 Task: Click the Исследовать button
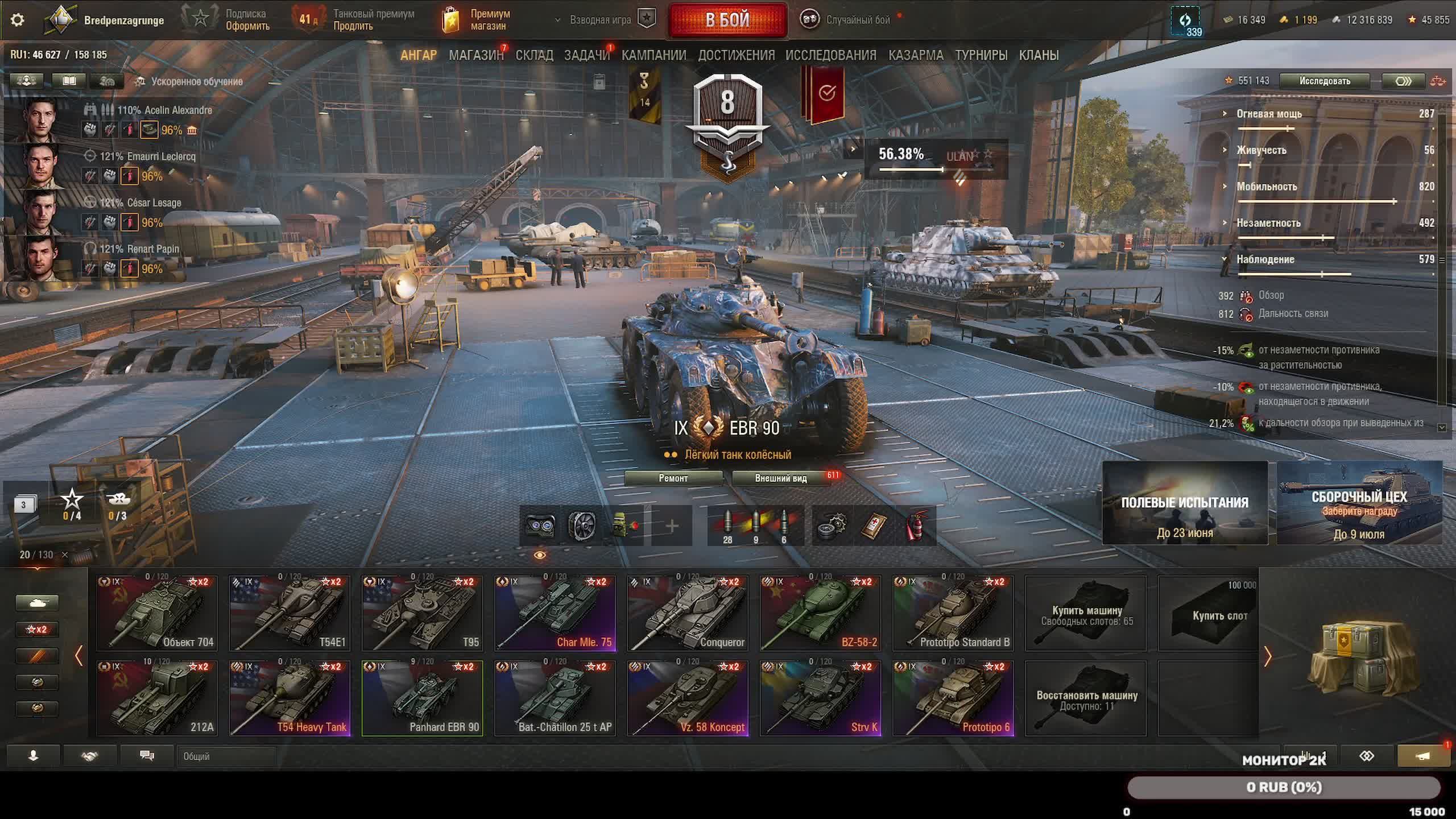pos(1325,81)
